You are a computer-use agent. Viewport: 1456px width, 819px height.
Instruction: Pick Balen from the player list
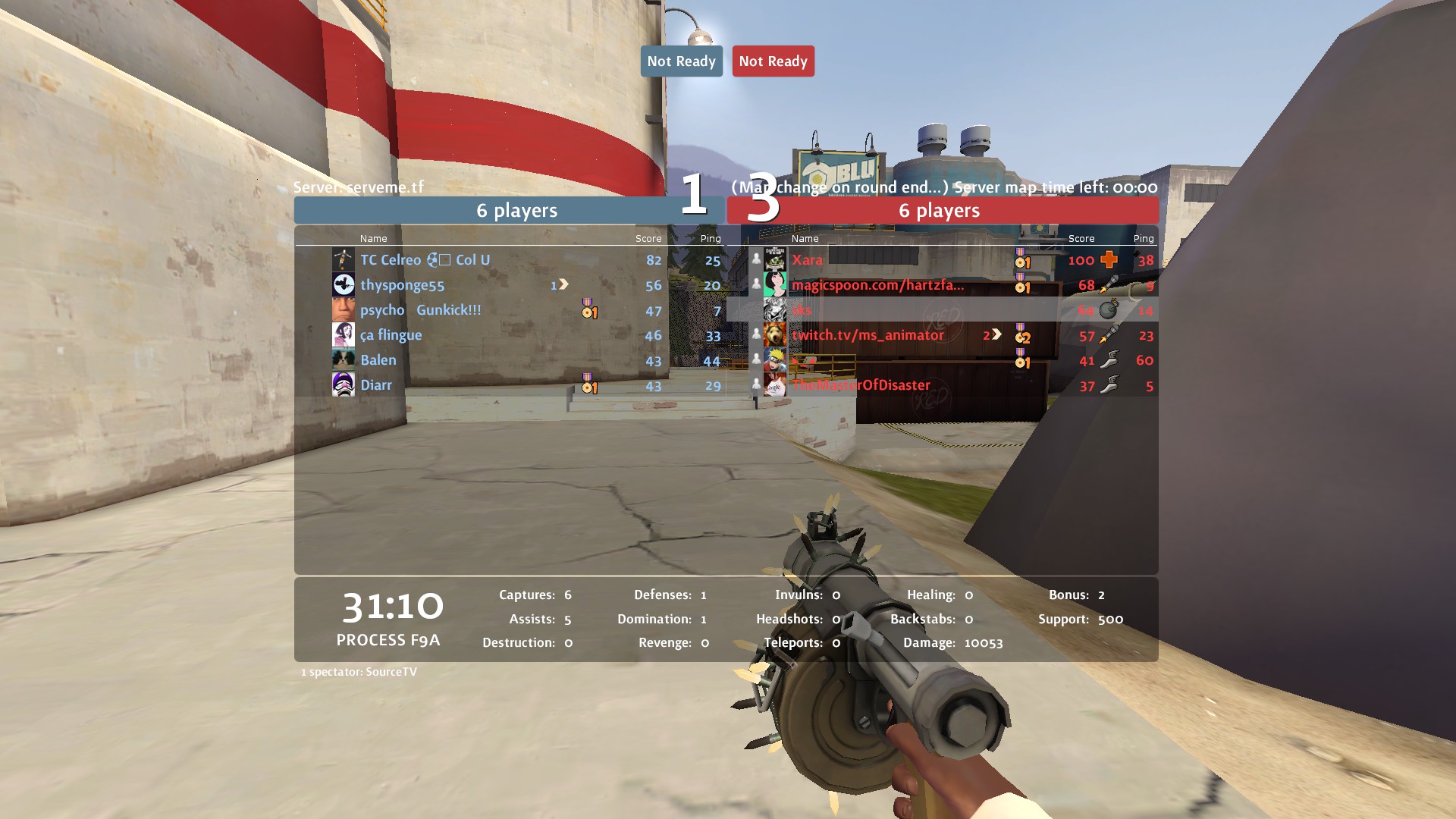(x=378, y=360)
